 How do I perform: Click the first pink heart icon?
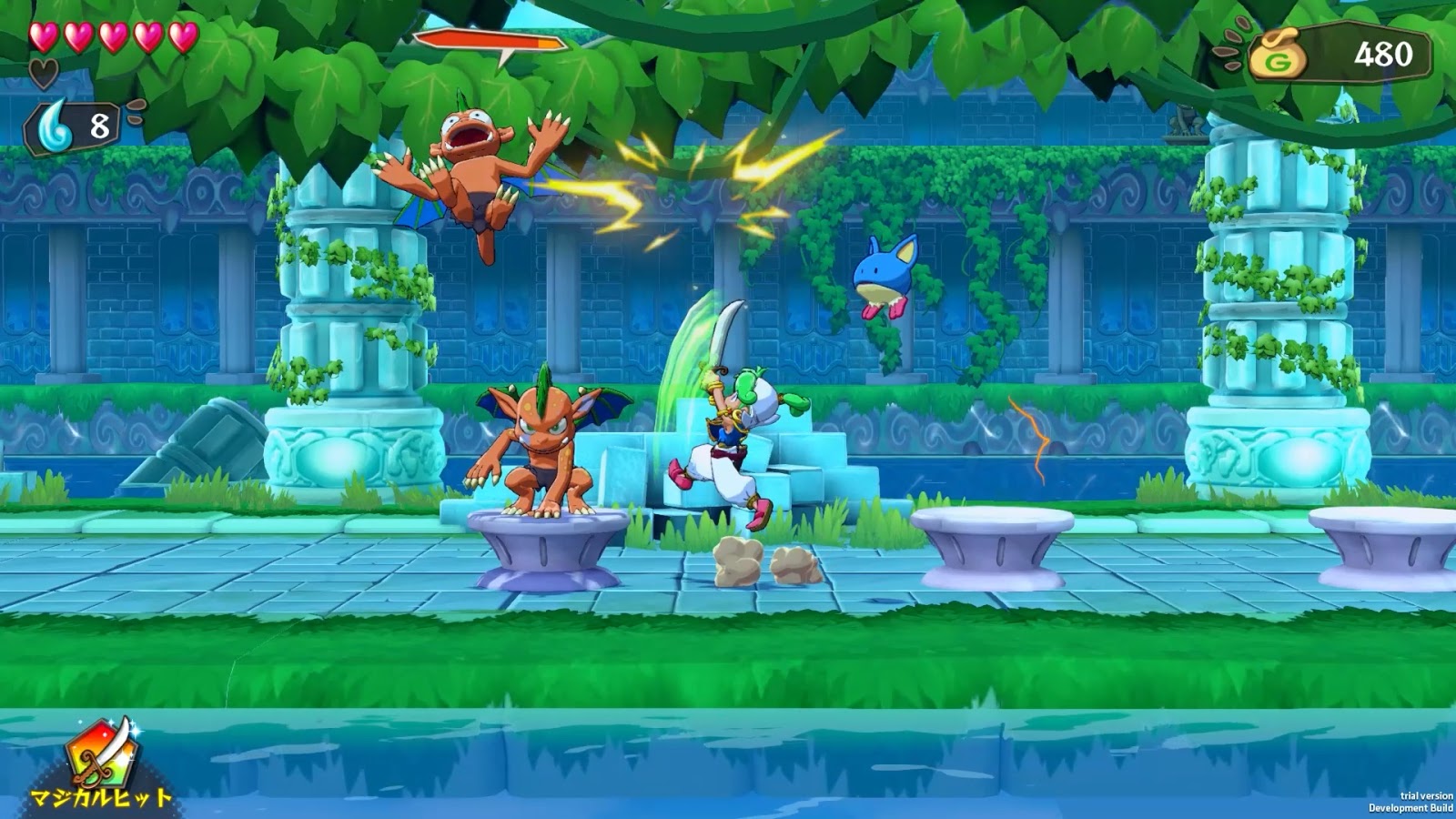click(x=43, y=38)
